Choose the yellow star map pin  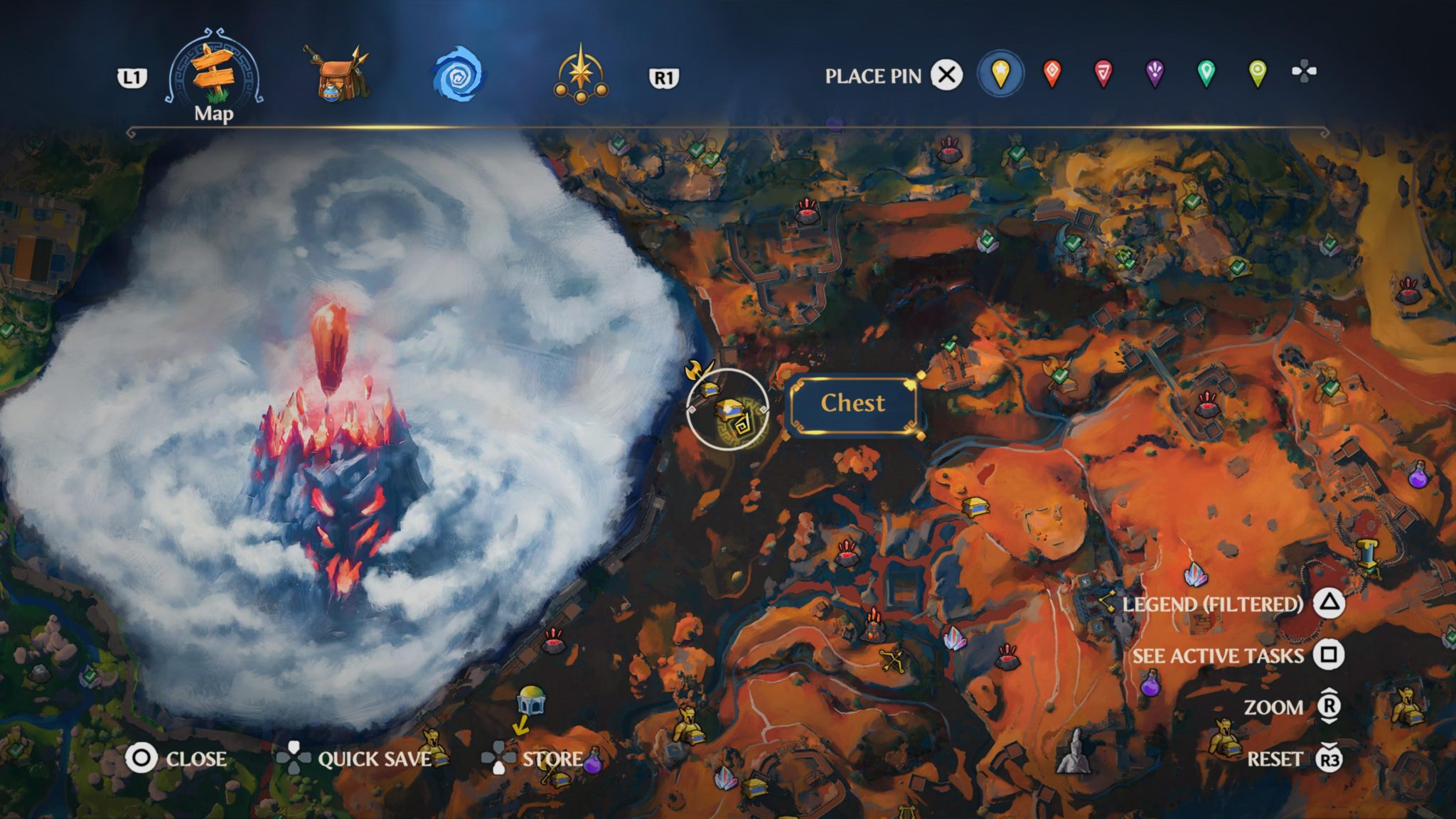pyautogui.click(x=1000, y=73)
